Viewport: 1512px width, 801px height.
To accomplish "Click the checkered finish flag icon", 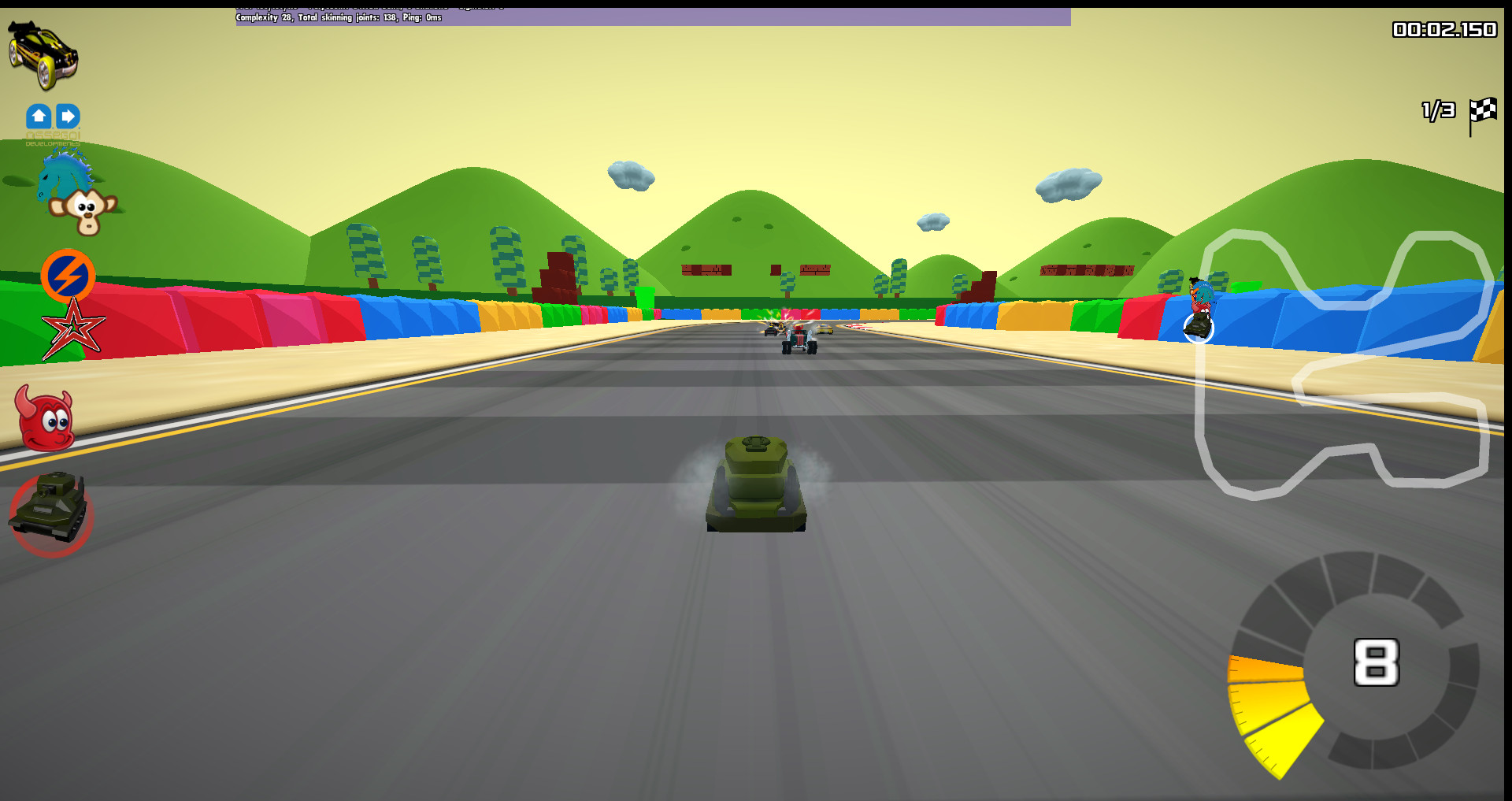I will (x=1483, y=113).
